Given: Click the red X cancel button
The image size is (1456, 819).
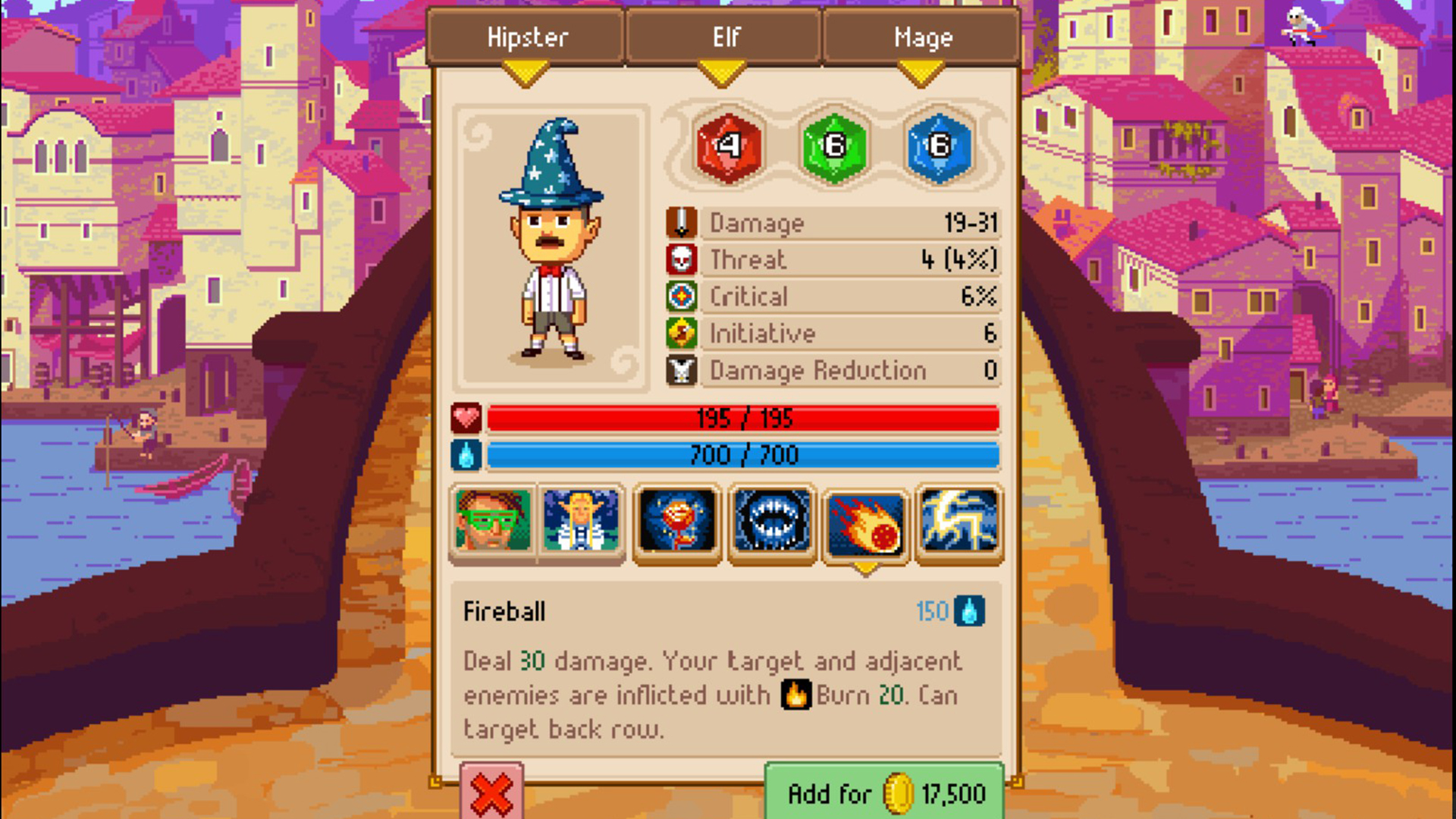Looking at the screenshot, I should [491, 792].
